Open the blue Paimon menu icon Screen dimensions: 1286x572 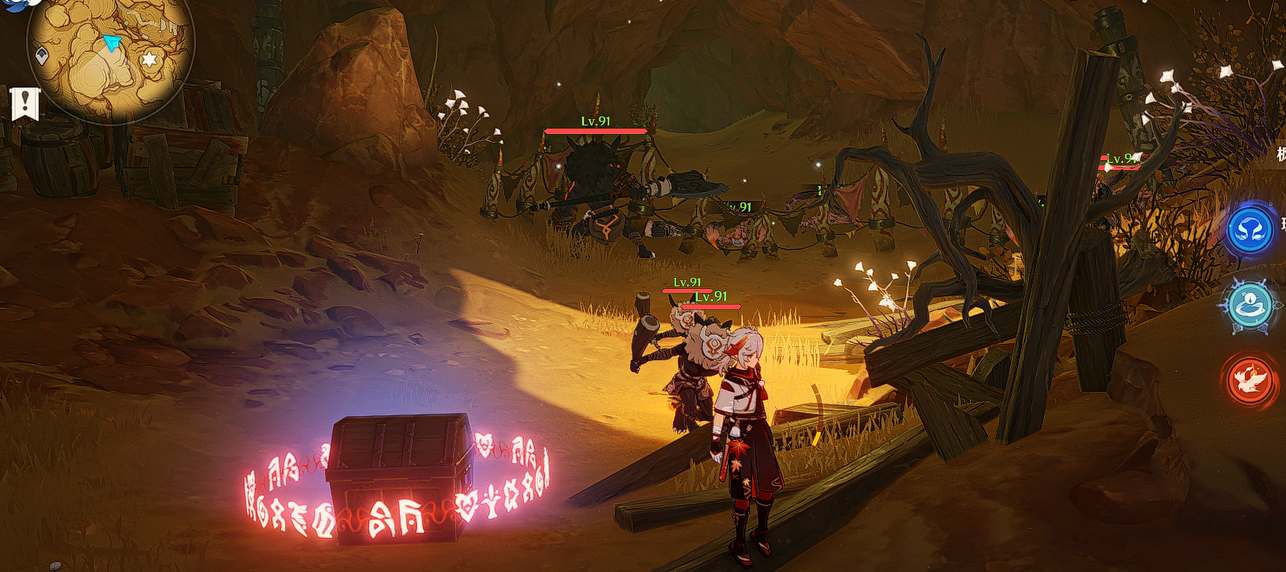point(14,8)
